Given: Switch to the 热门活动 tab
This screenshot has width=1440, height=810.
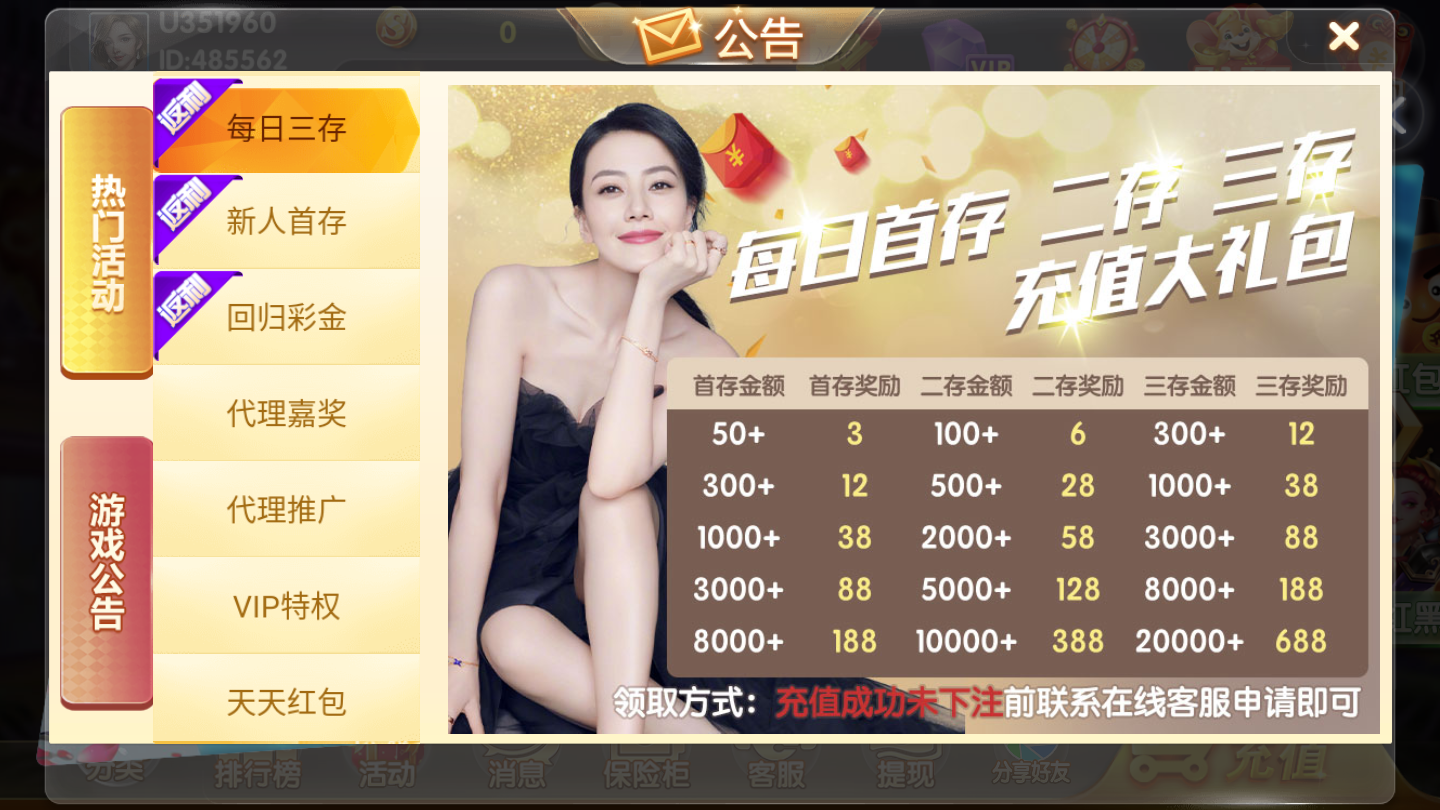Looking at the screenshot, I should point(105,240).
